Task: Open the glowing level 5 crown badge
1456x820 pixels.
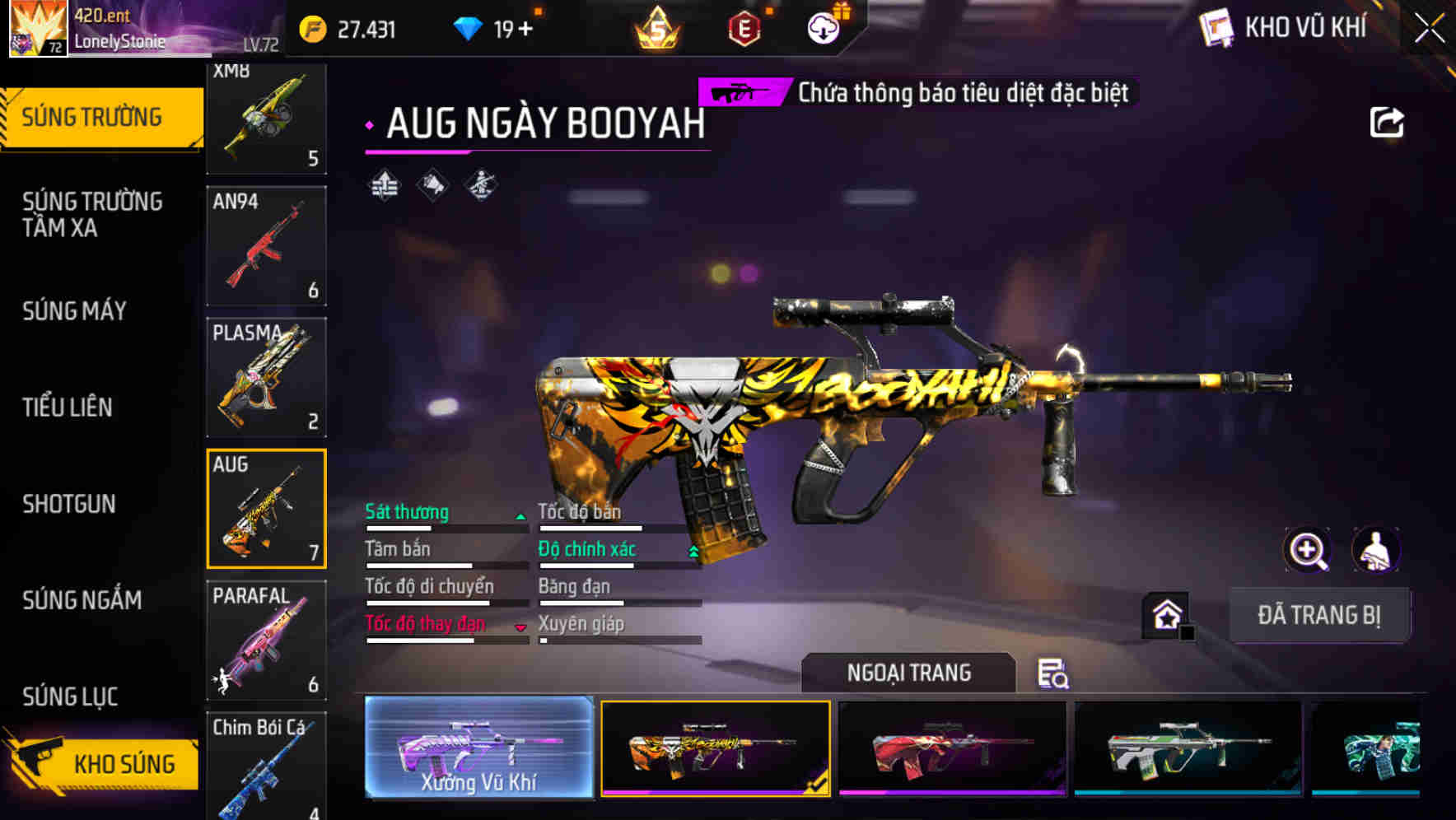Action: click(x=659, y=27)
